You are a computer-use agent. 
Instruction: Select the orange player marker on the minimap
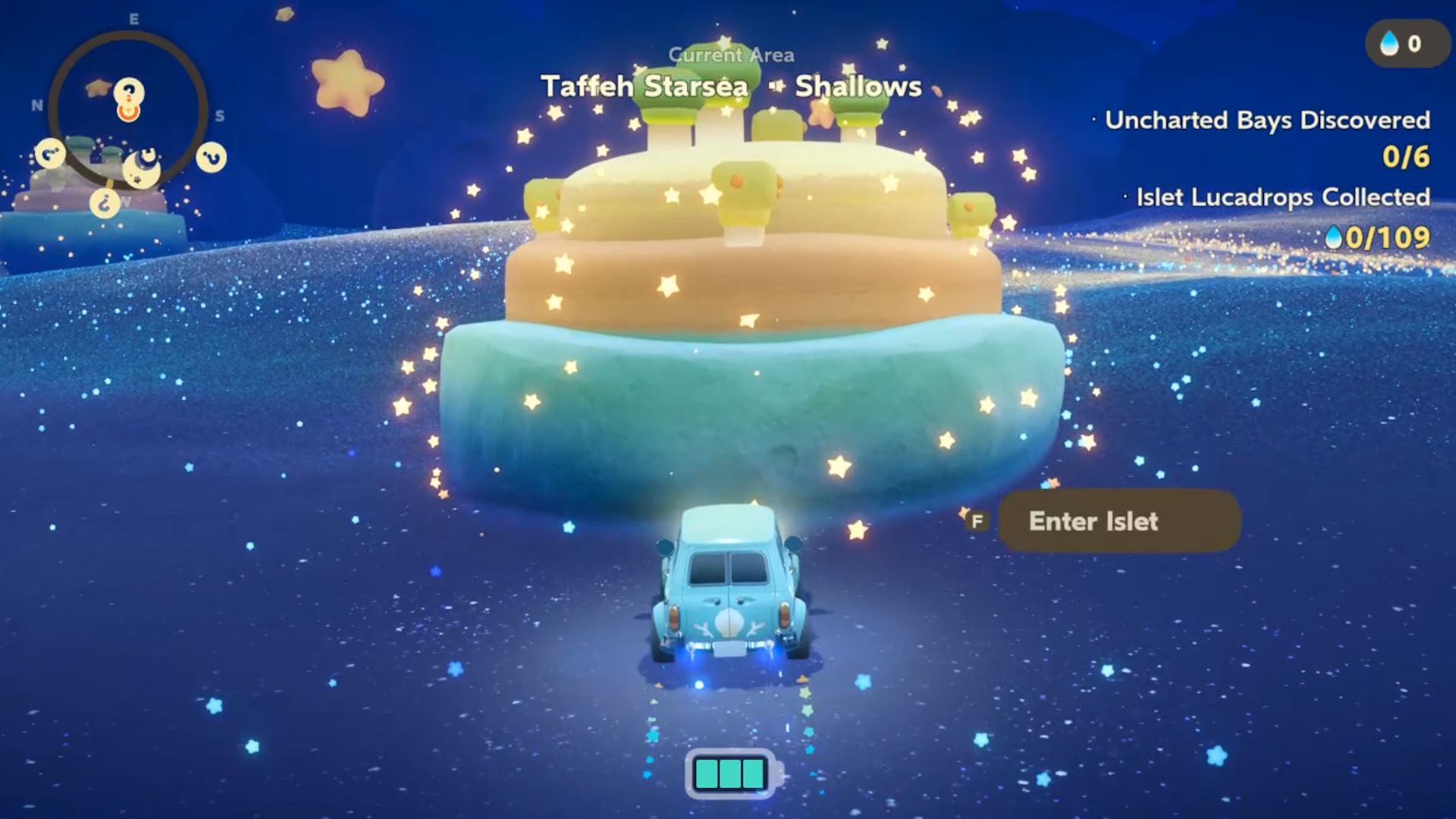tap(128, 111)
